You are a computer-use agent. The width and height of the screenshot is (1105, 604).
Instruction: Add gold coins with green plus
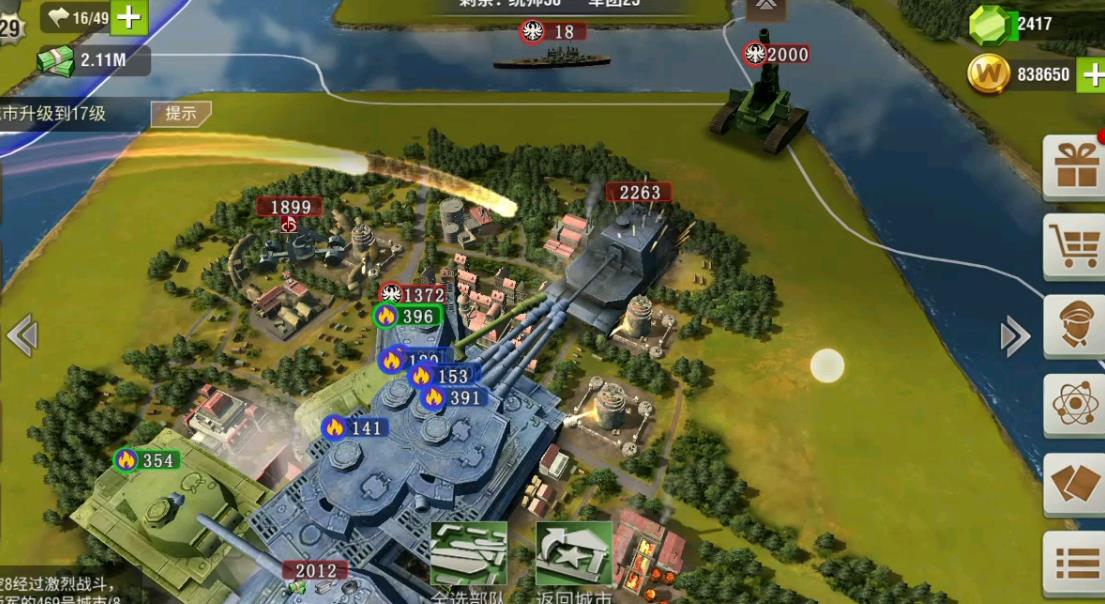(1091, 74)
